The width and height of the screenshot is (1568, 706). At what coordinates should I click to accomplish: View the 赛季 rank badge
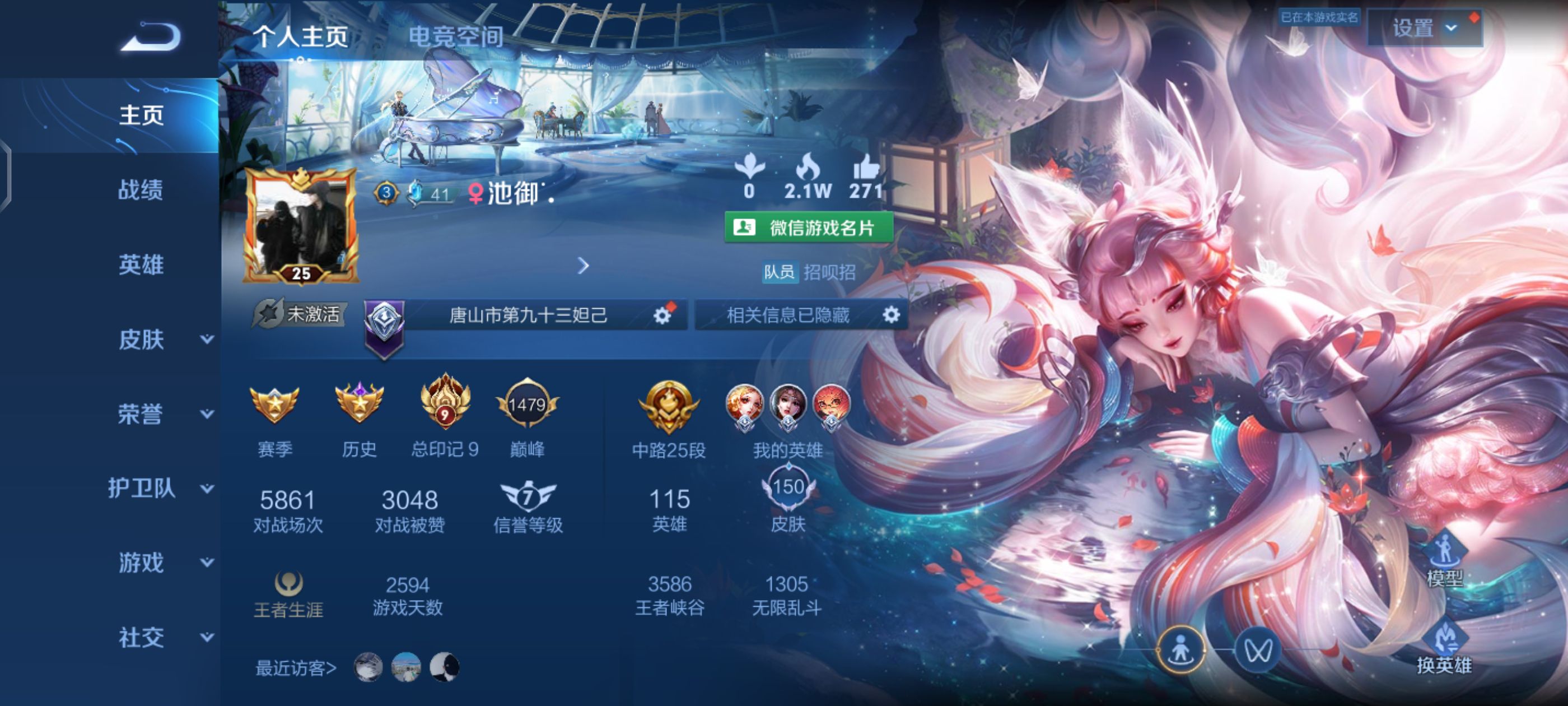(x=274, y=405)
